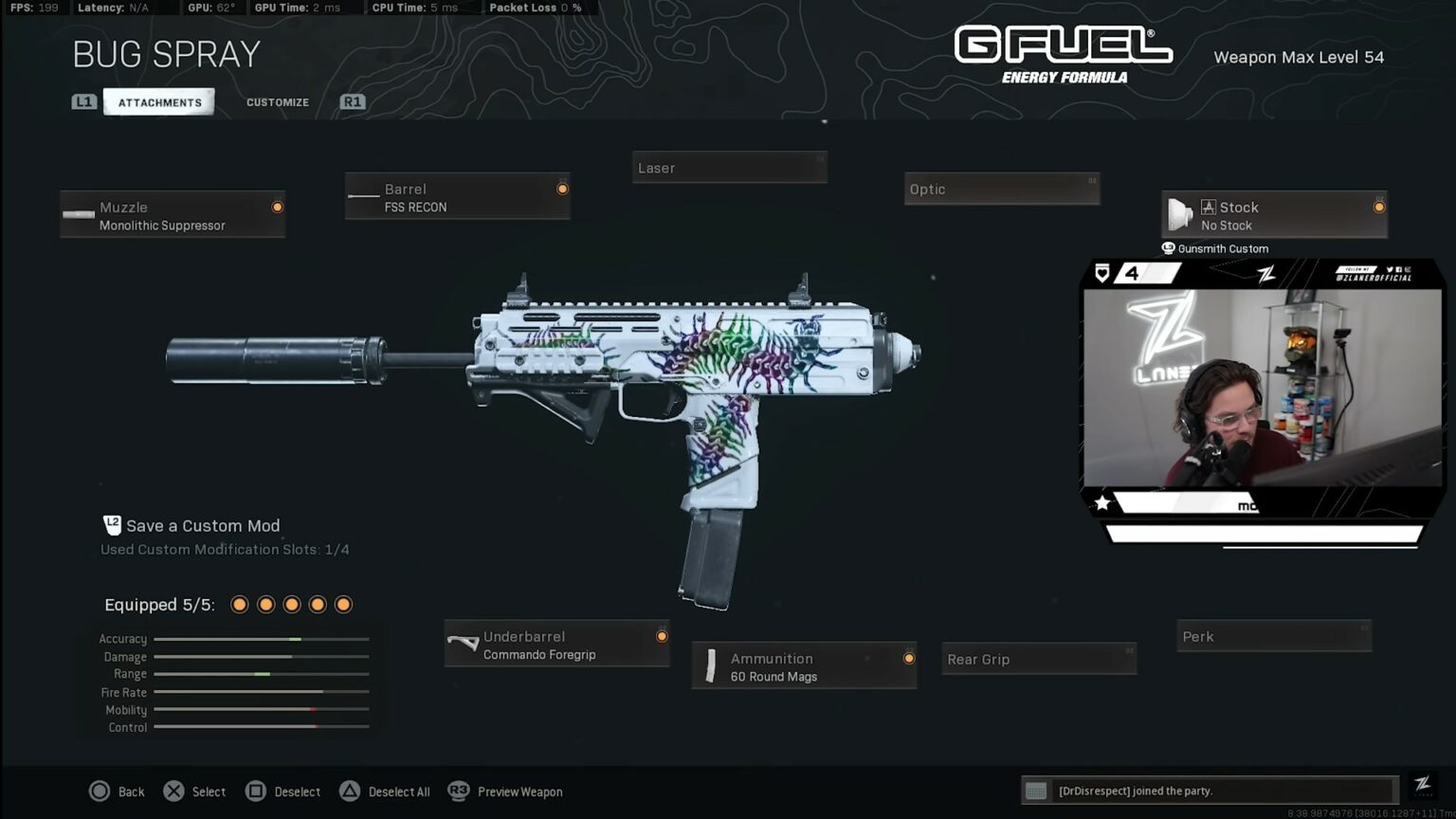Select the Attachments tab
This screenshot has width=1456, height=819.
(x=158, y=101)
